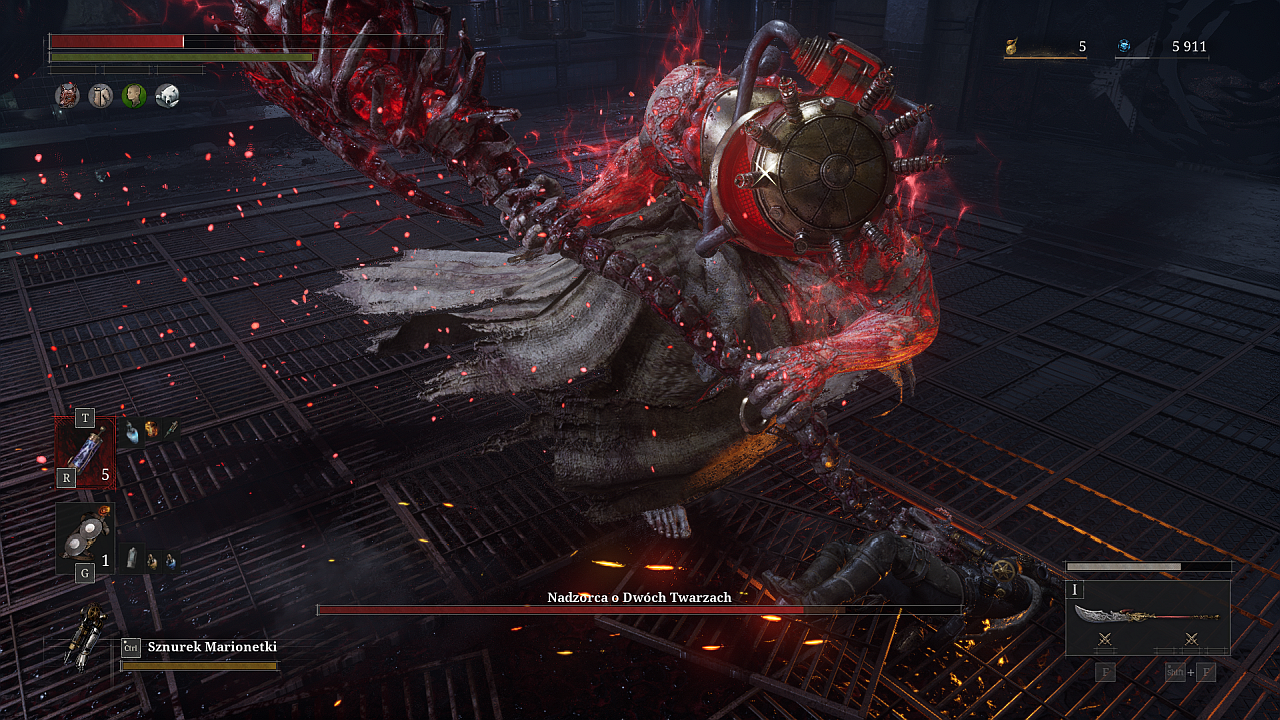Select the blue Pulse Cell belt slot

coord(84,451)
